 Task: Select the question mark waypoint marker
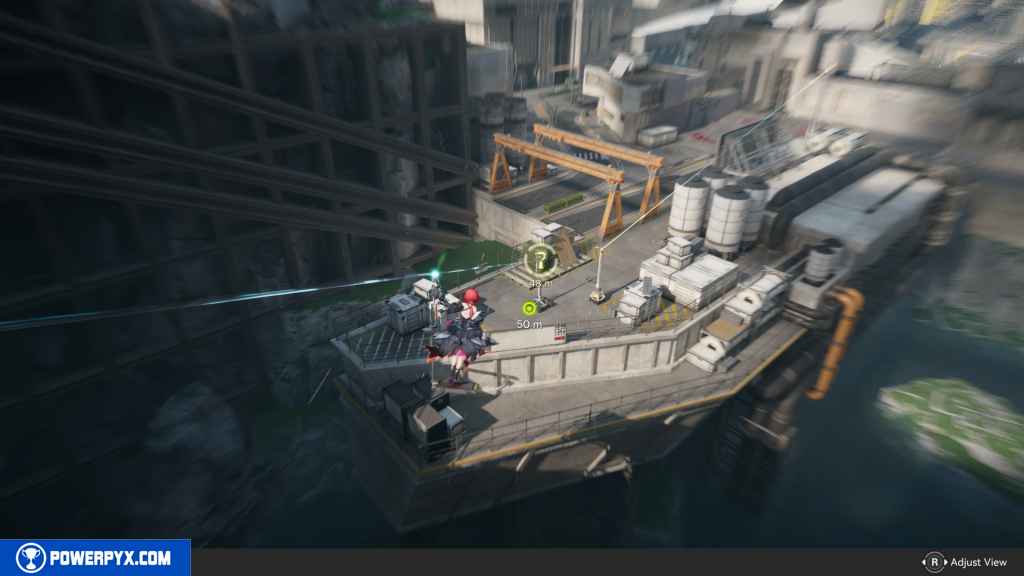tap(541, 260)
